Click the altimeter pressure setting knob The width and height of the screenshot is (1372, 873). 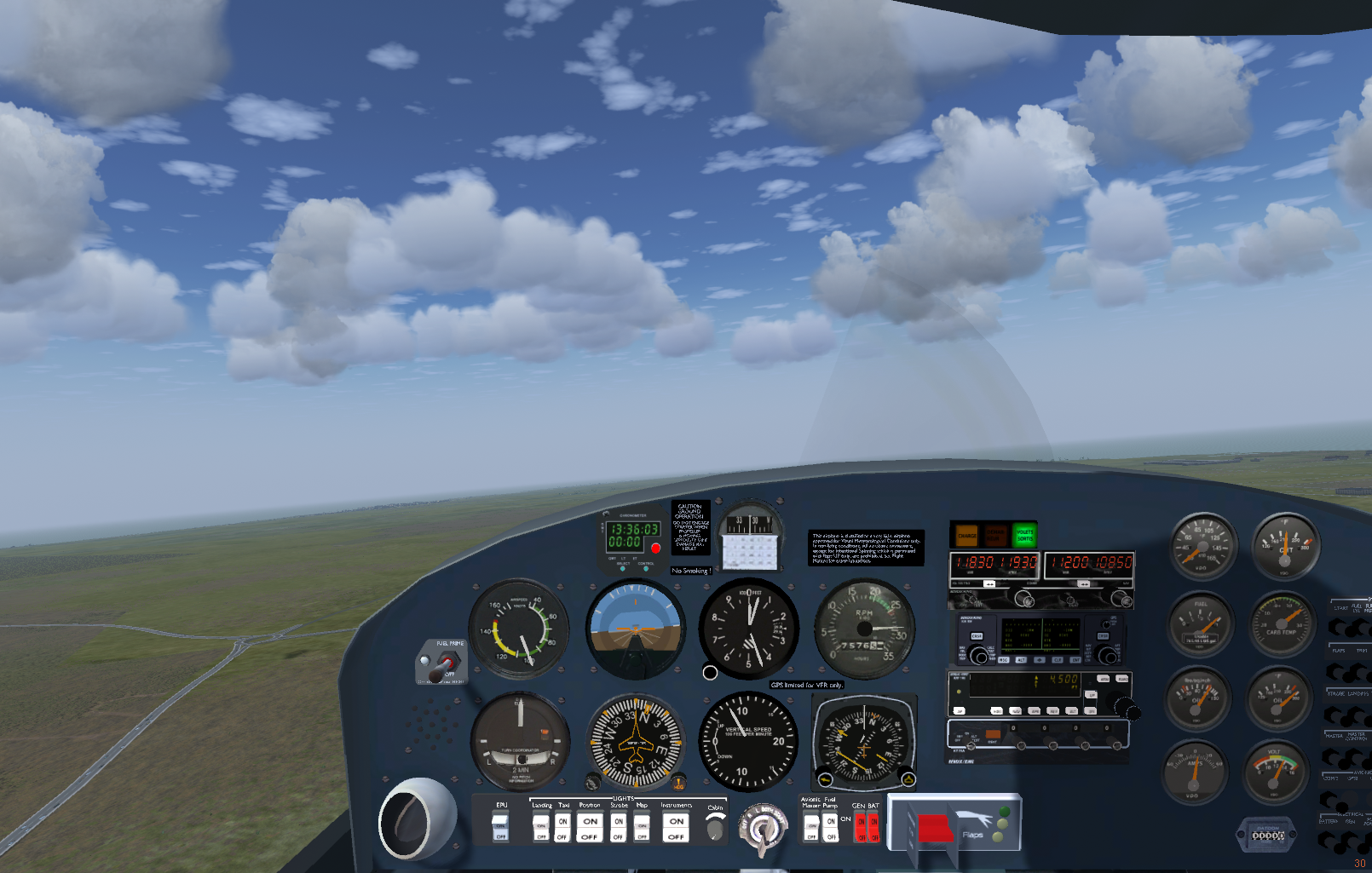710,673
